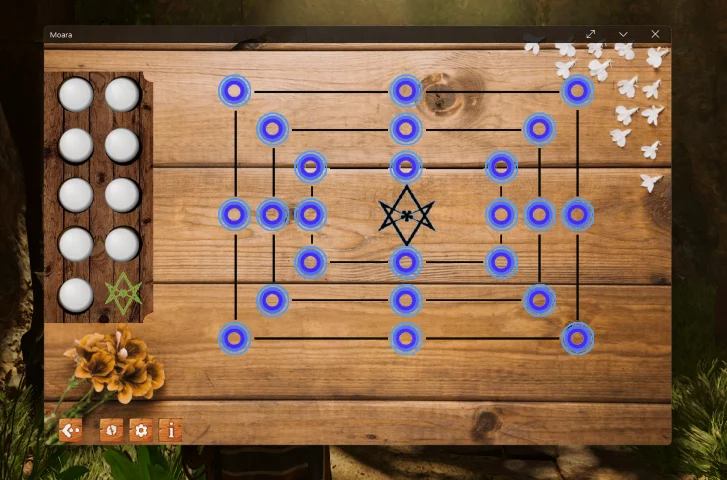
Task: Choose the outer square's top-right corner point
Action: (x=577, y=91)
